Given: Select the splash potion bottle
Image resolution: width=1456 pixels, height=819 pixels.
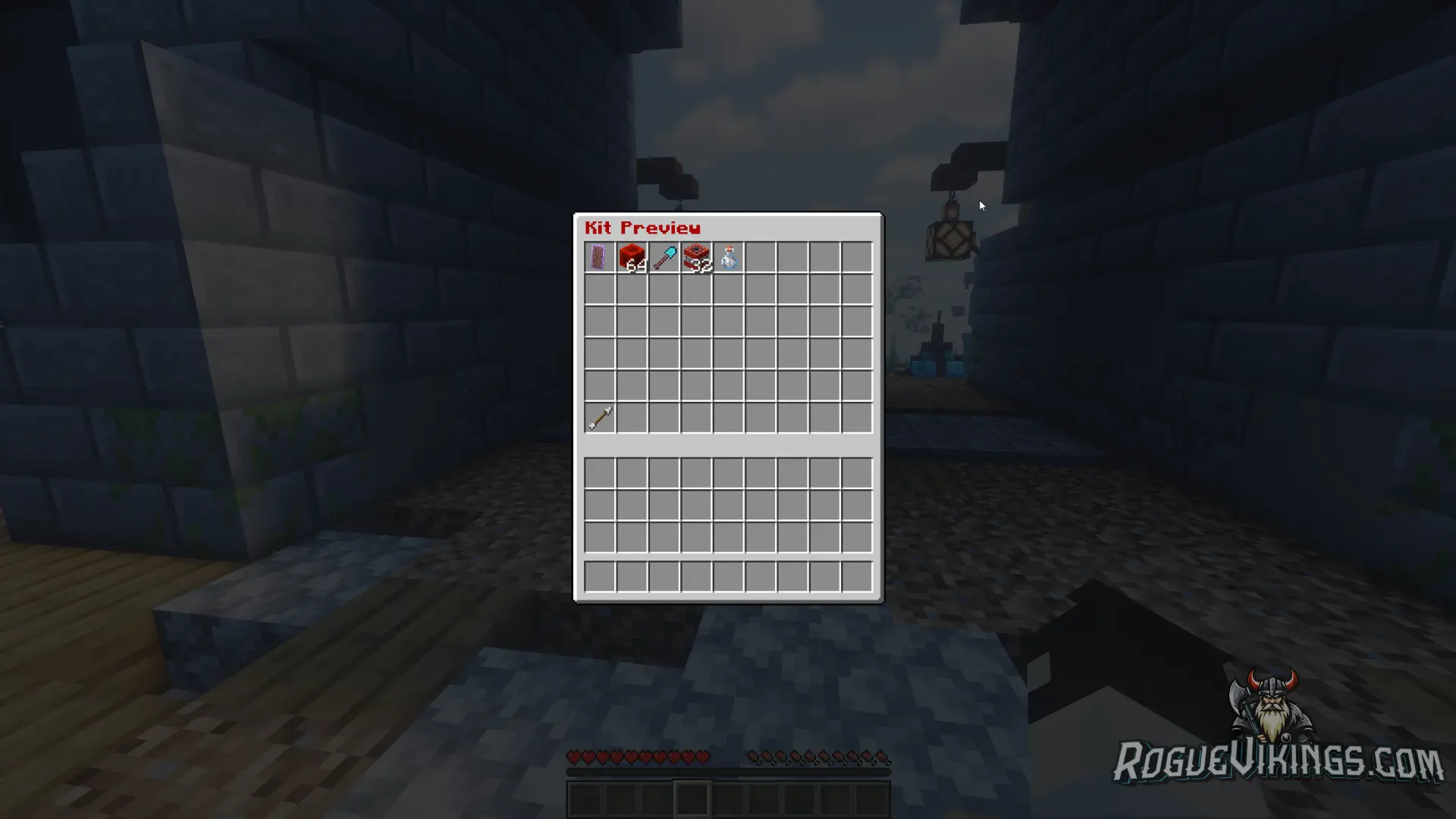Looking at the screenshot, I should [x=730, y=258].
